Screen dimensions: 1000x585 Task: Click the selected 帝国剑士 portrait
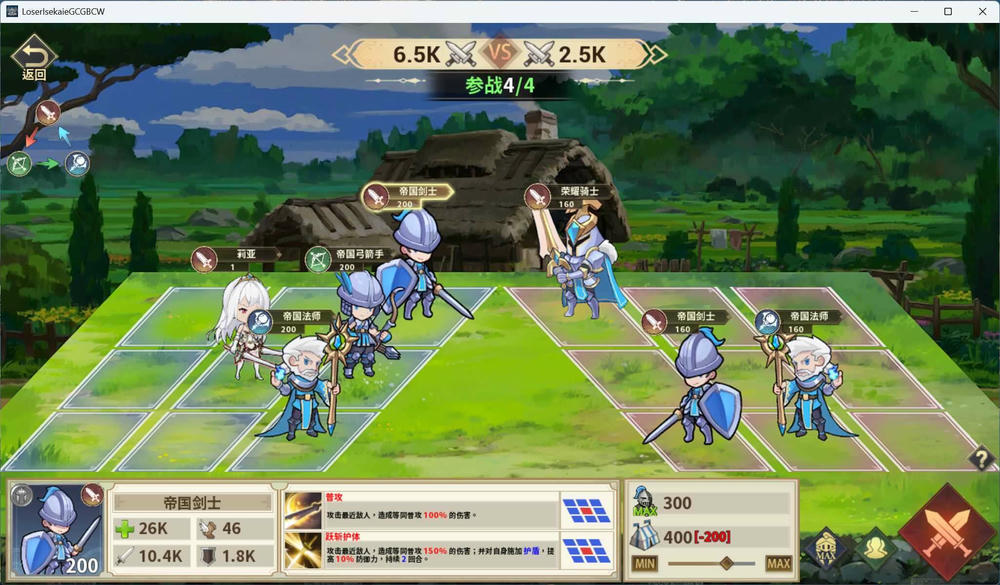[x=58, y=529]
